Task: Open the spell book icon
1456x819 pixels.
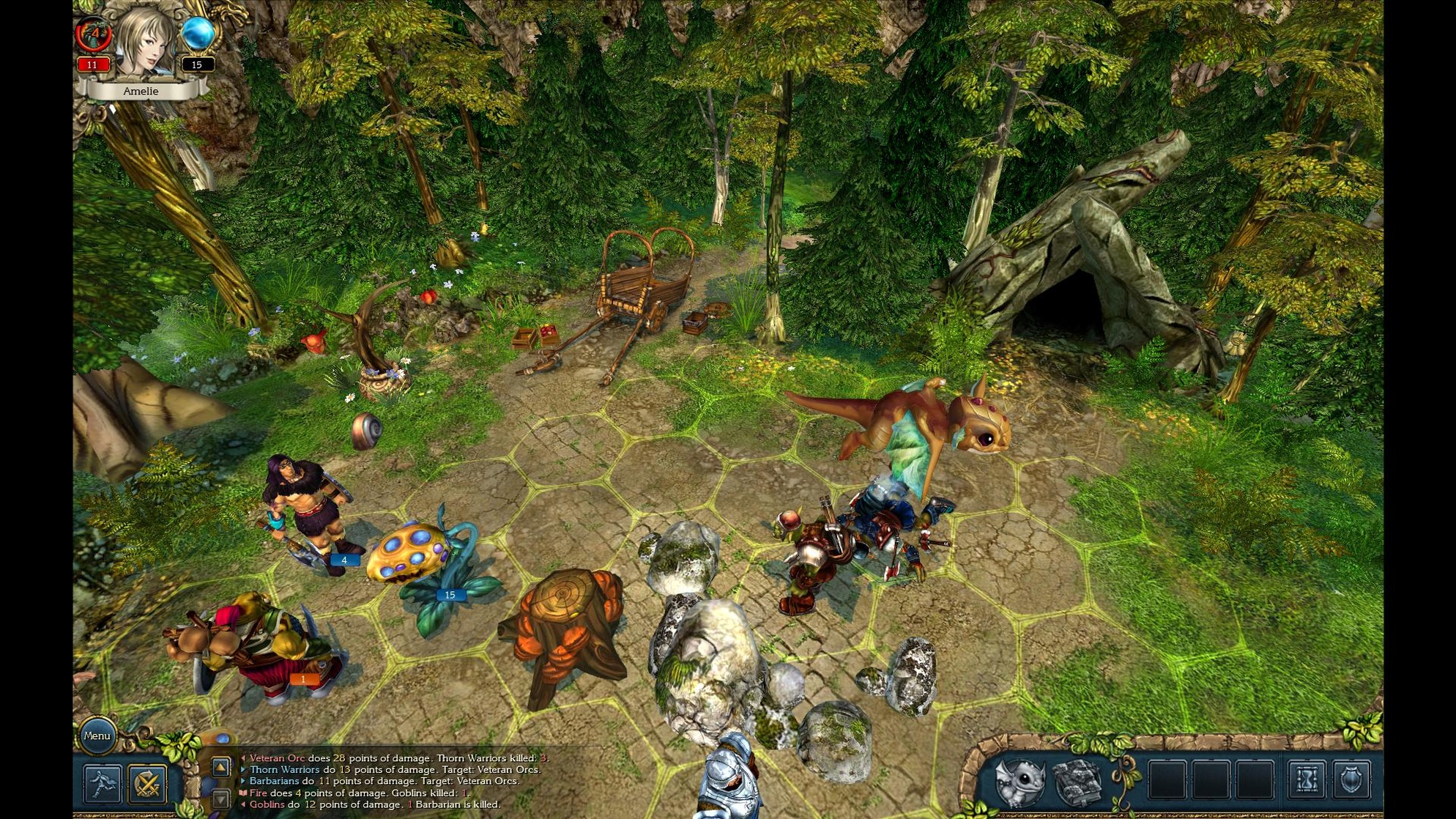Action: pos(1077,782)
